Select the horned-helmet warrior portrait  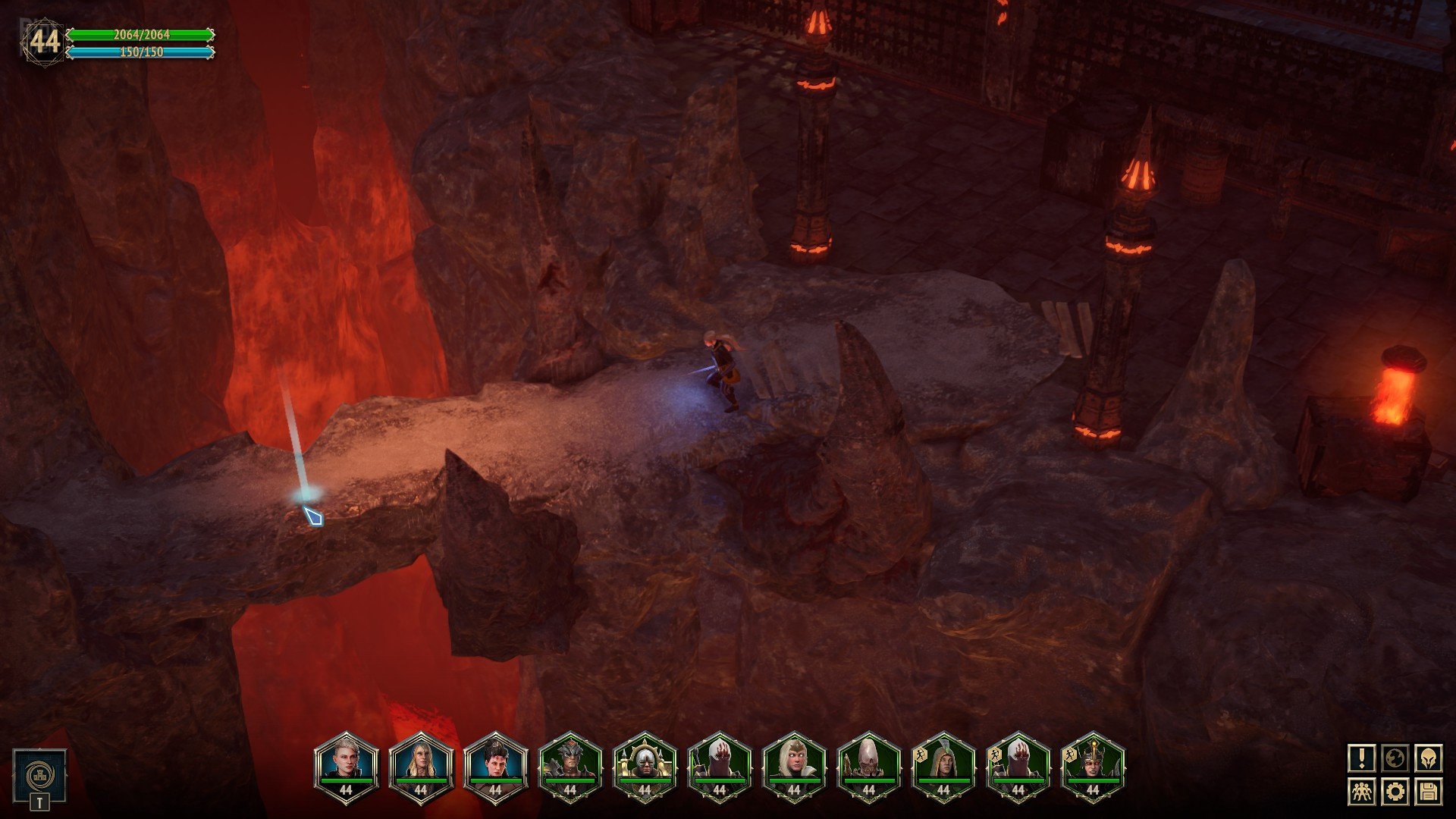[570, 765]
